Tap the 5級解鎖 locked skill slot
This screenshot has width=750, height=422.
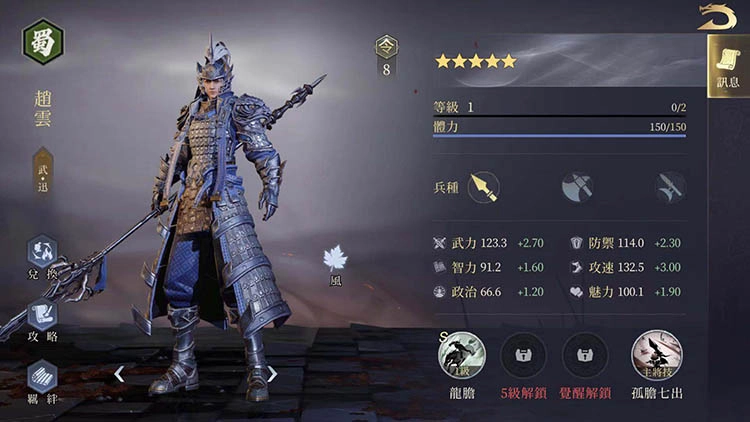(x=523, y=355)
